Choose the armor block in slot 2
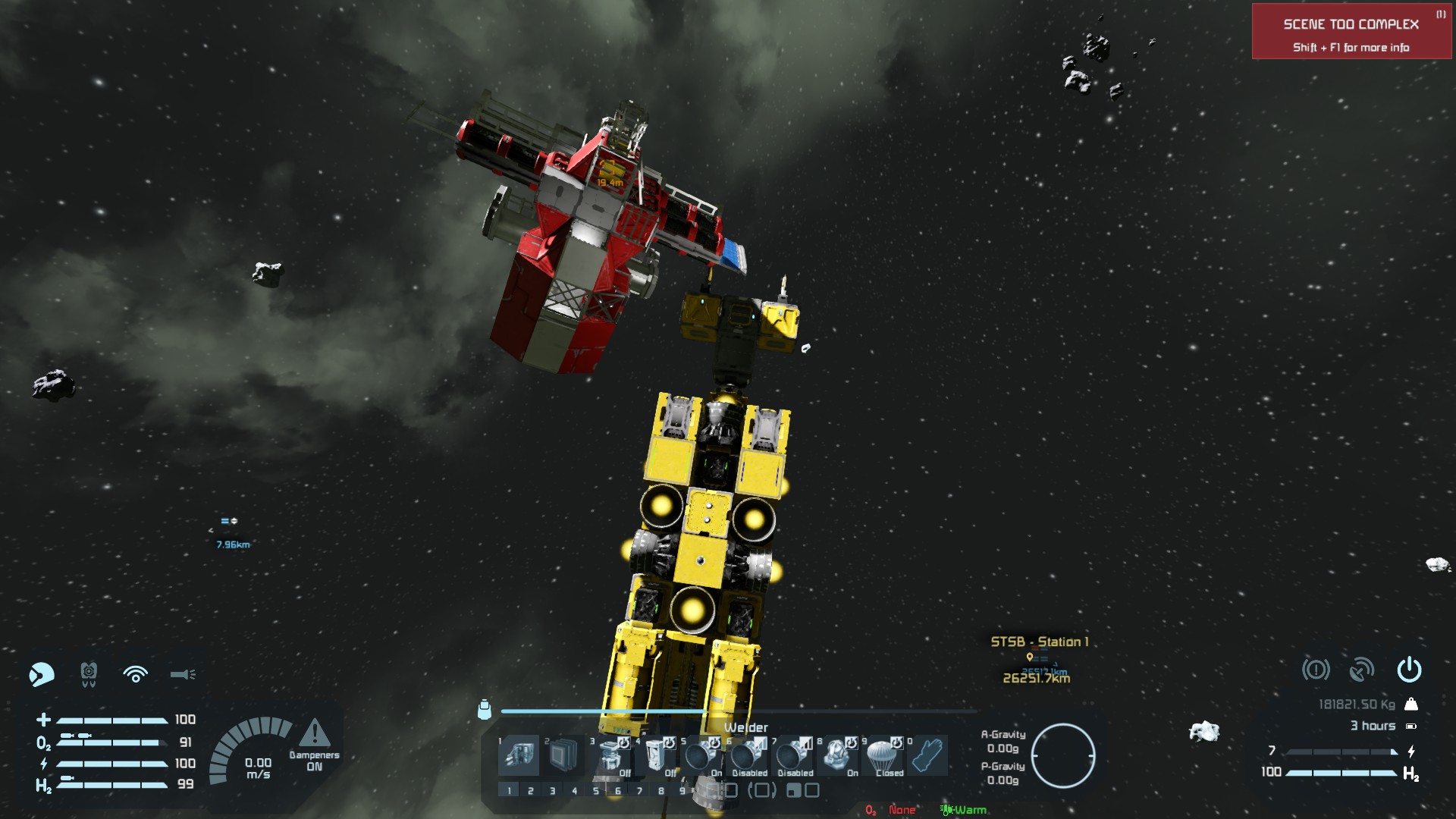1456x819 pixels. (x=563, y=755)
